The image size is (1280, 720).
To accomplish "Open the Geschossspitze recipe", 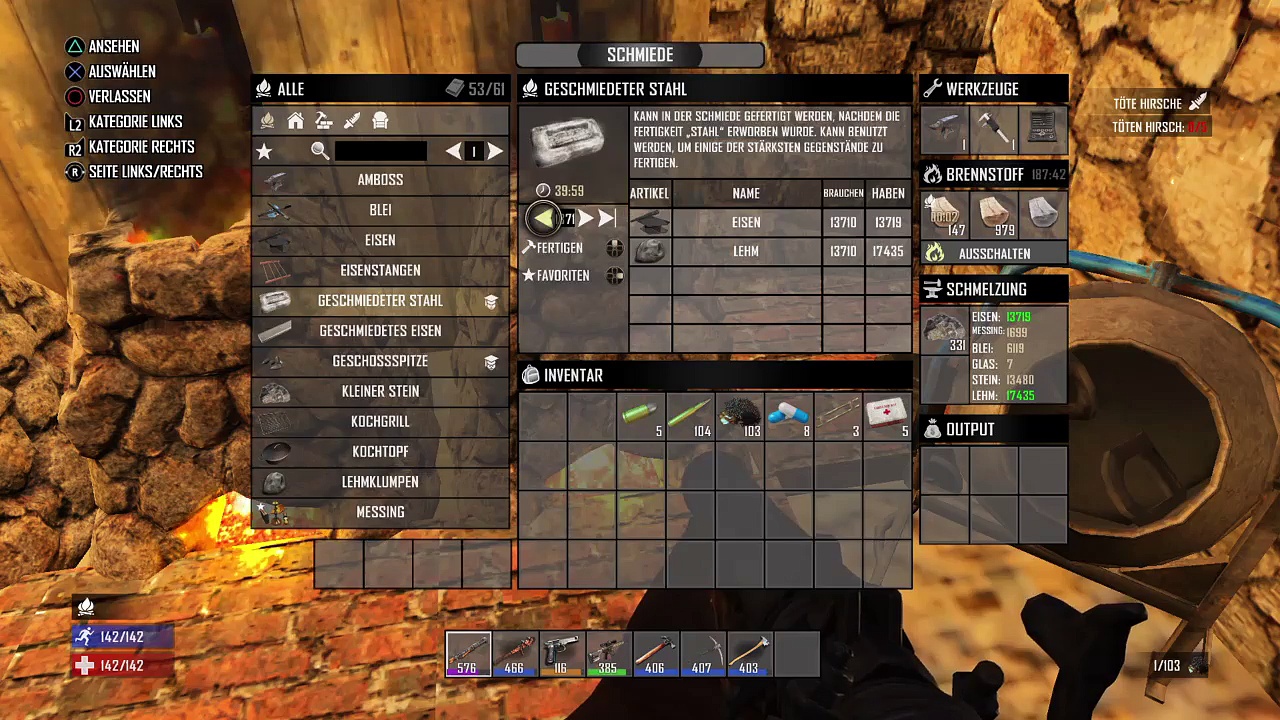I will [380, 361].
